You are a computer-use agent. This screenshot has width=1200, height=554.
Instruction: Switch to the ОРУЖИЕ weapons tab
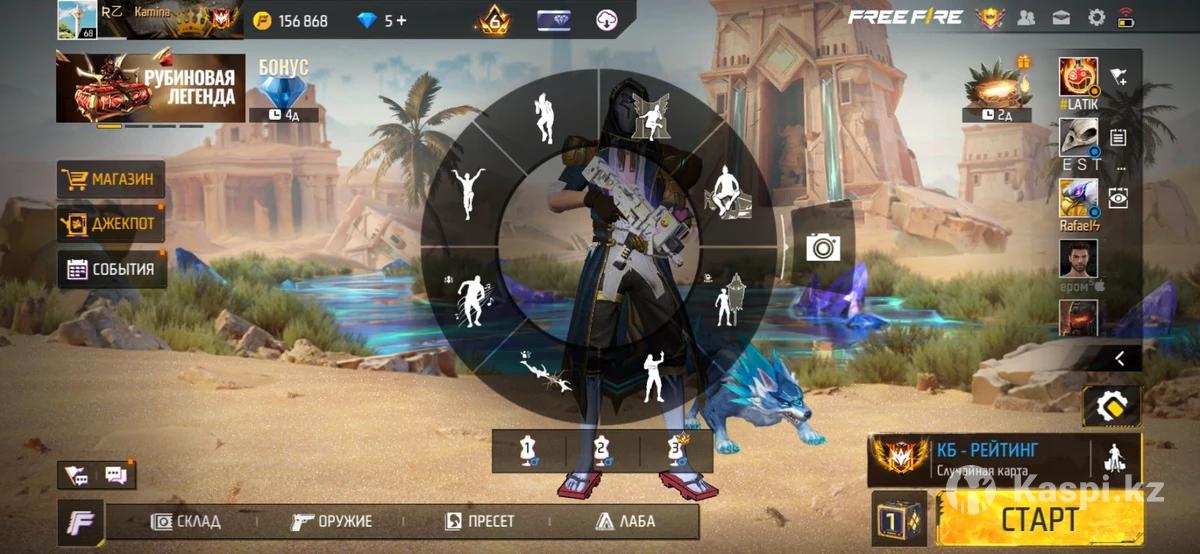[332, 521]
